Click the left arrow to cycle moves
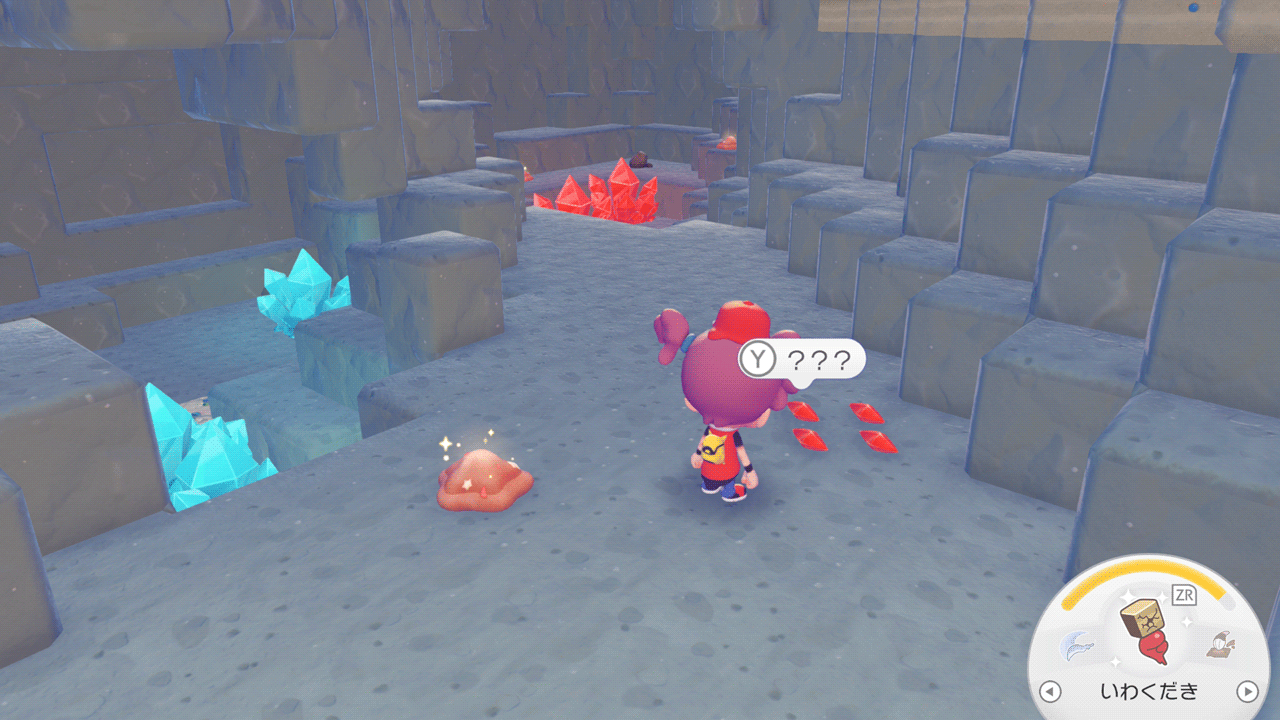 pyautogui.click(x=1049, y=691)
